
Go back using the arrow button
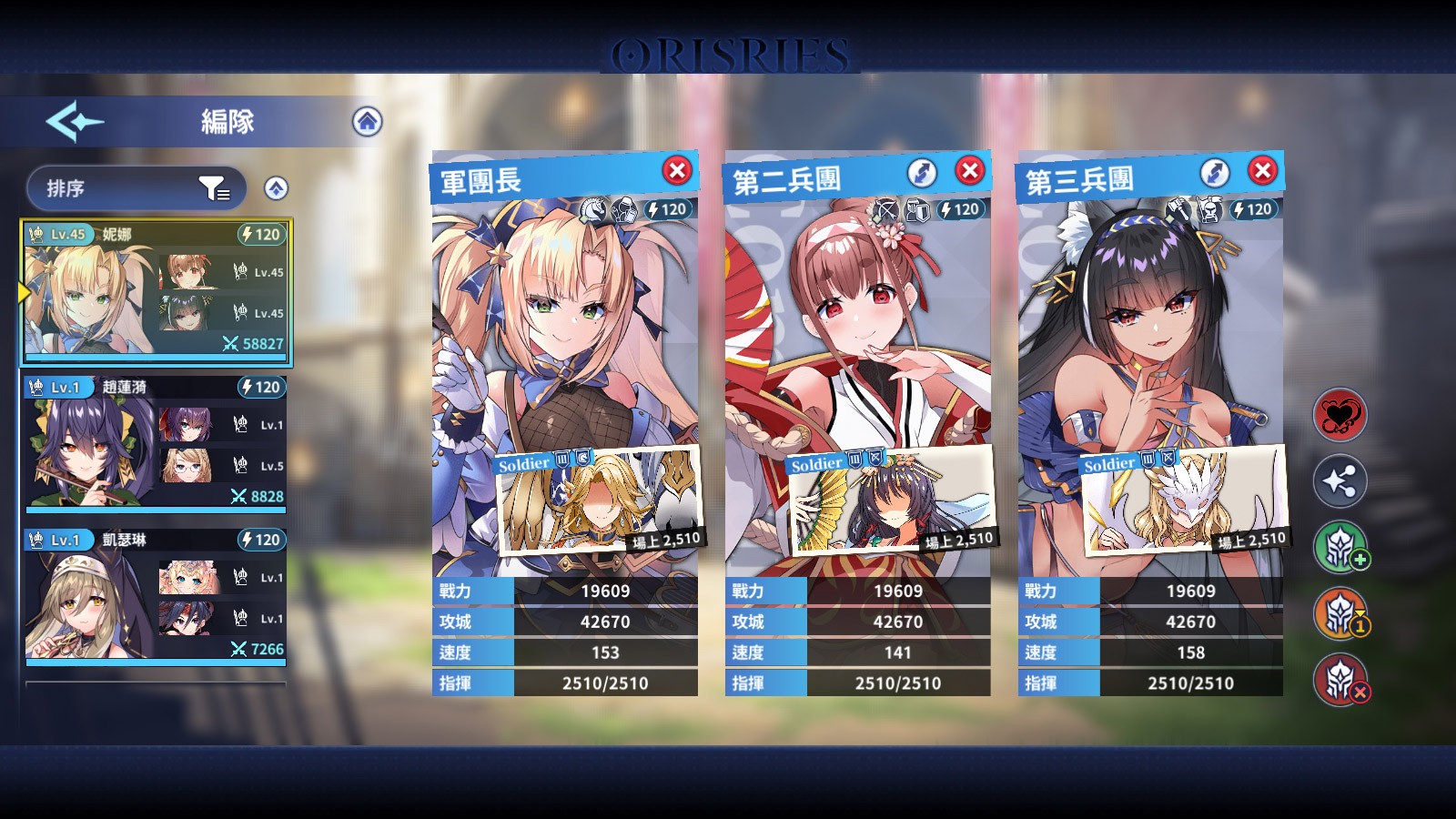click(75, 121)
